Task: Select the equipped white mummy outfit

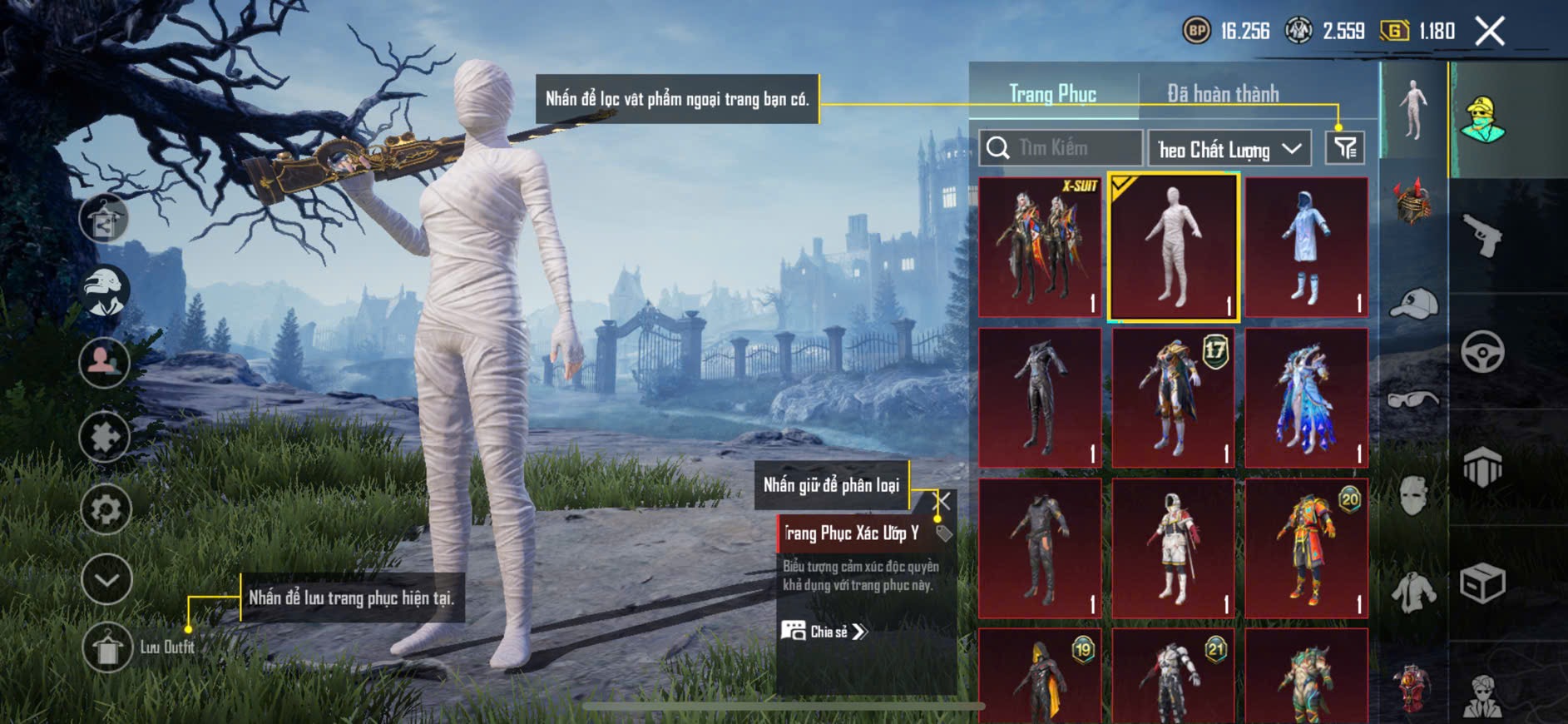Action: tap(1173, 246)
